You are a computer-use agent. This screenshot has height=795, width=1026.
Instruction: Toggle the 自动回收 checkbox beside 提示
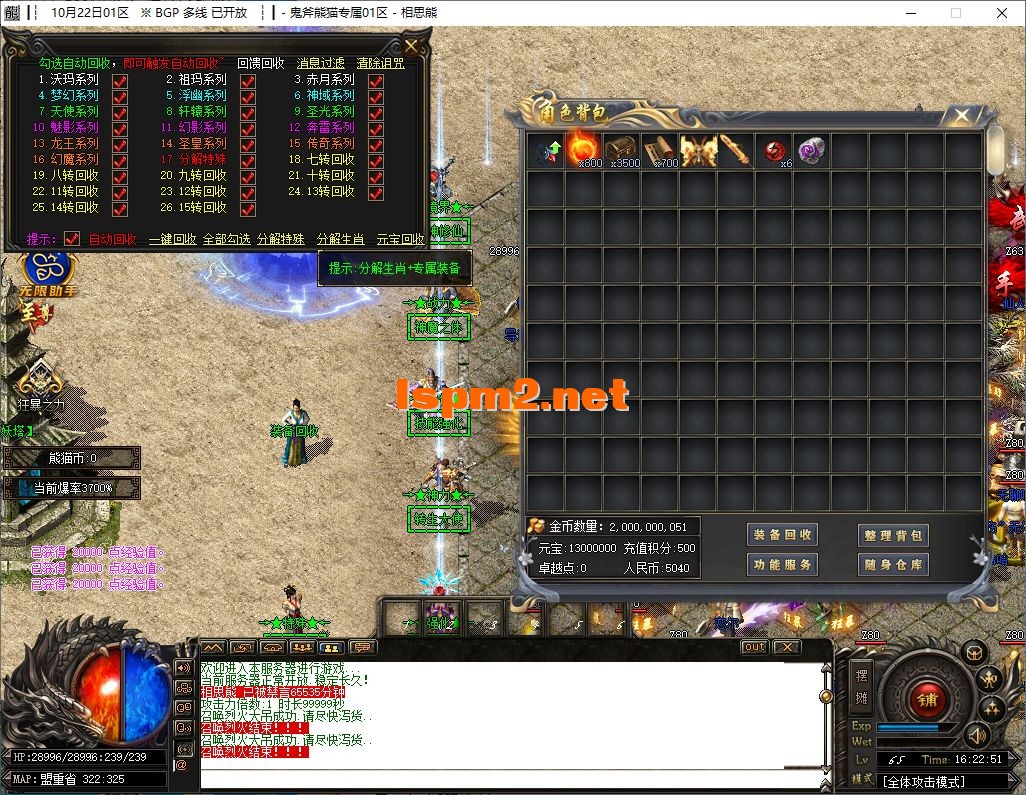pos(72,240)
